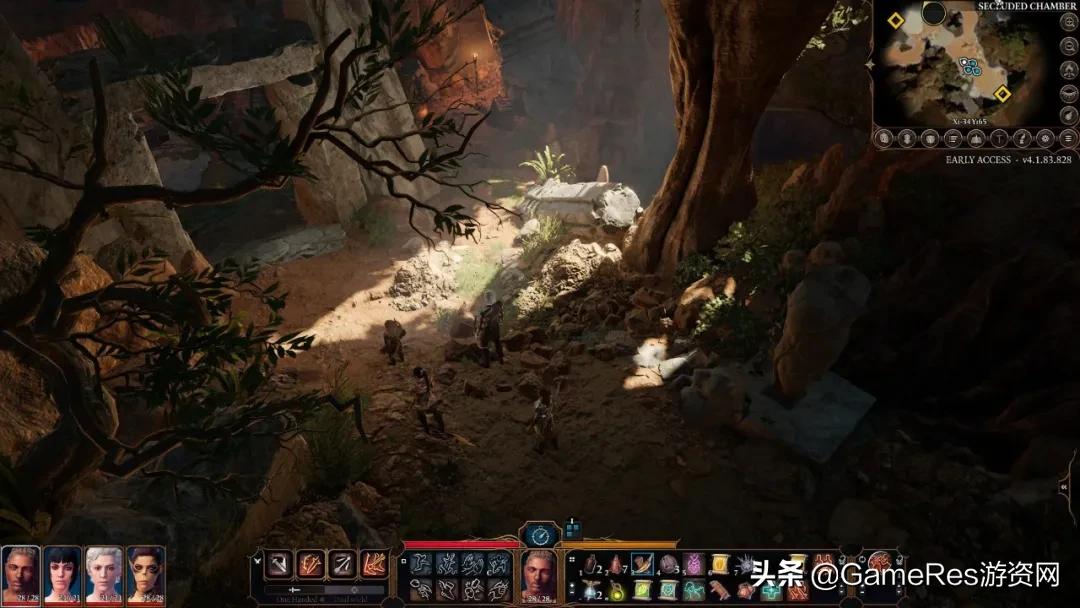The width and height of the screenshot is (1080, 608).
Task: Click the quill icon under the minimap
Action: click(1022, 138)
